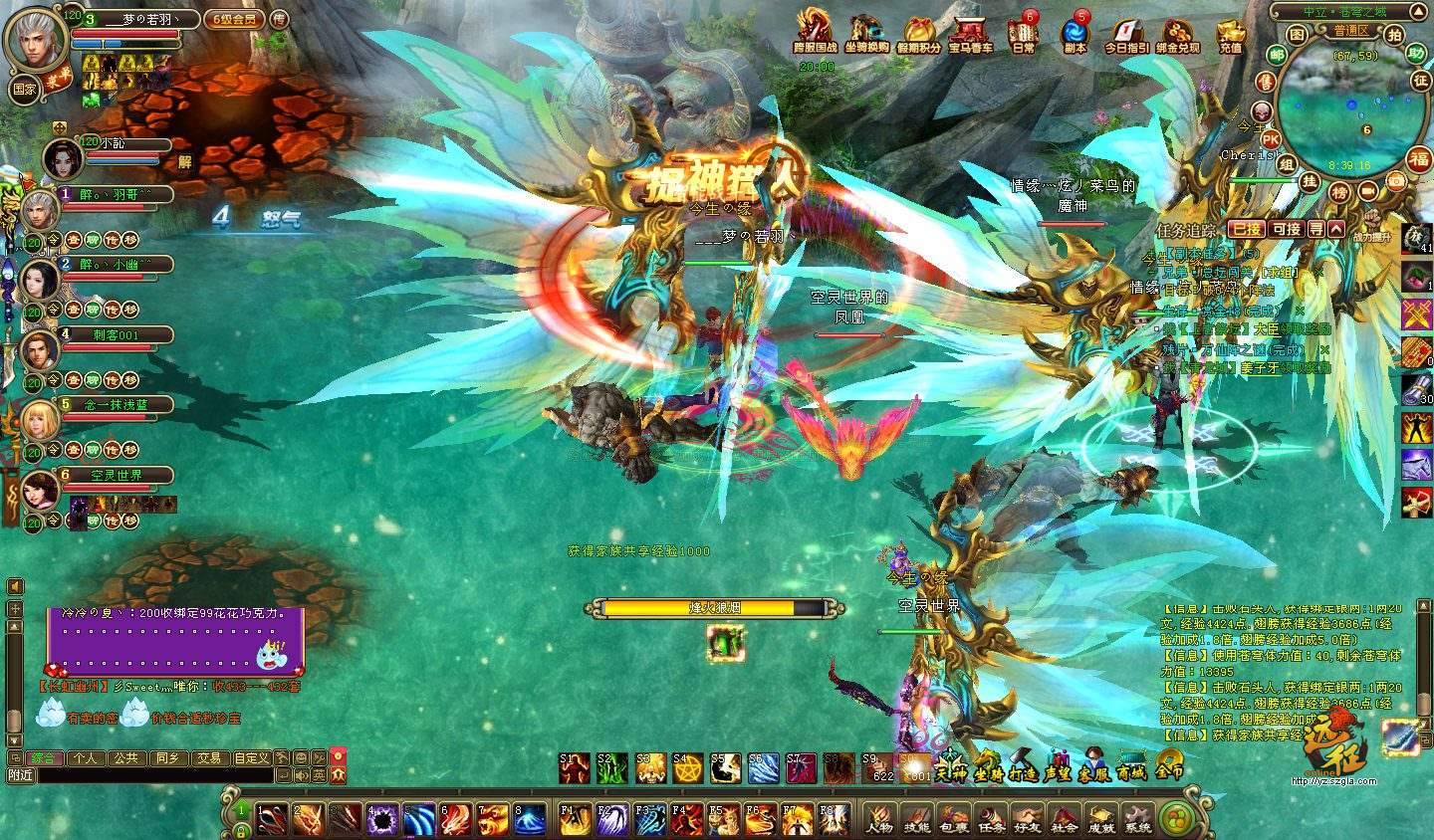Open the 充值 recharge icon
Screen dimensions: 1434x840
point(1231,32)
